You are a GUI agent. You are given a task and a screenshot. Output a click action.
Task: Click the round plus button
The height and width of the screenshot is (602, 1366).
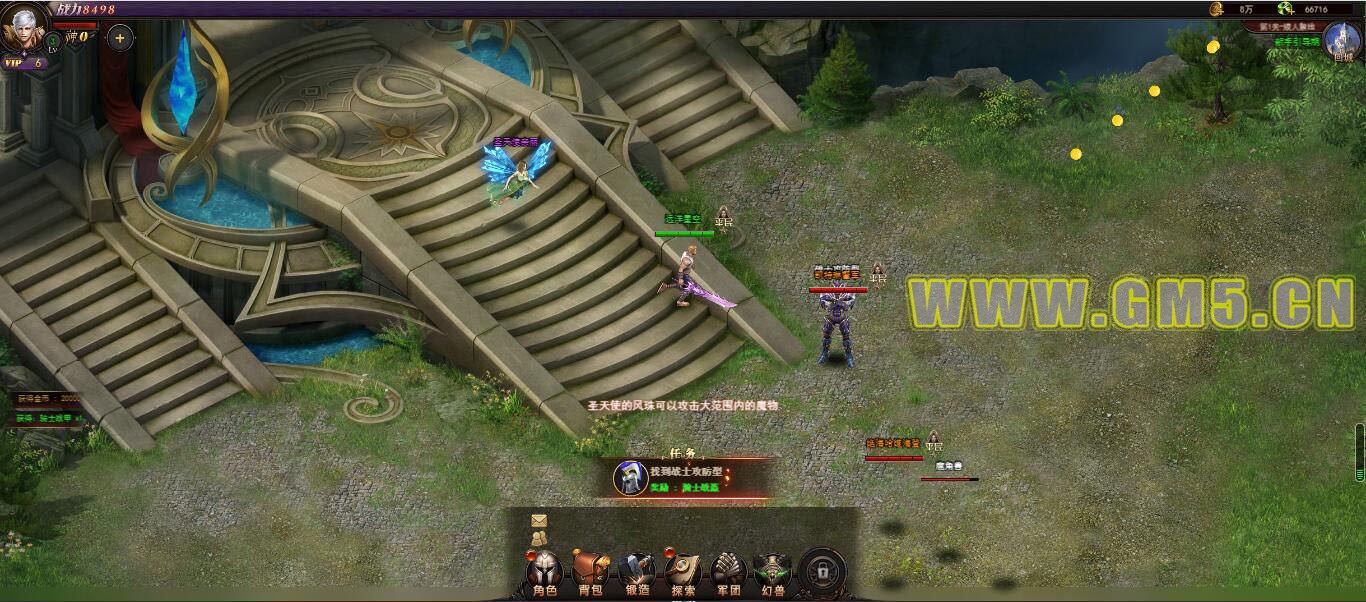click(x=119, y=39)
